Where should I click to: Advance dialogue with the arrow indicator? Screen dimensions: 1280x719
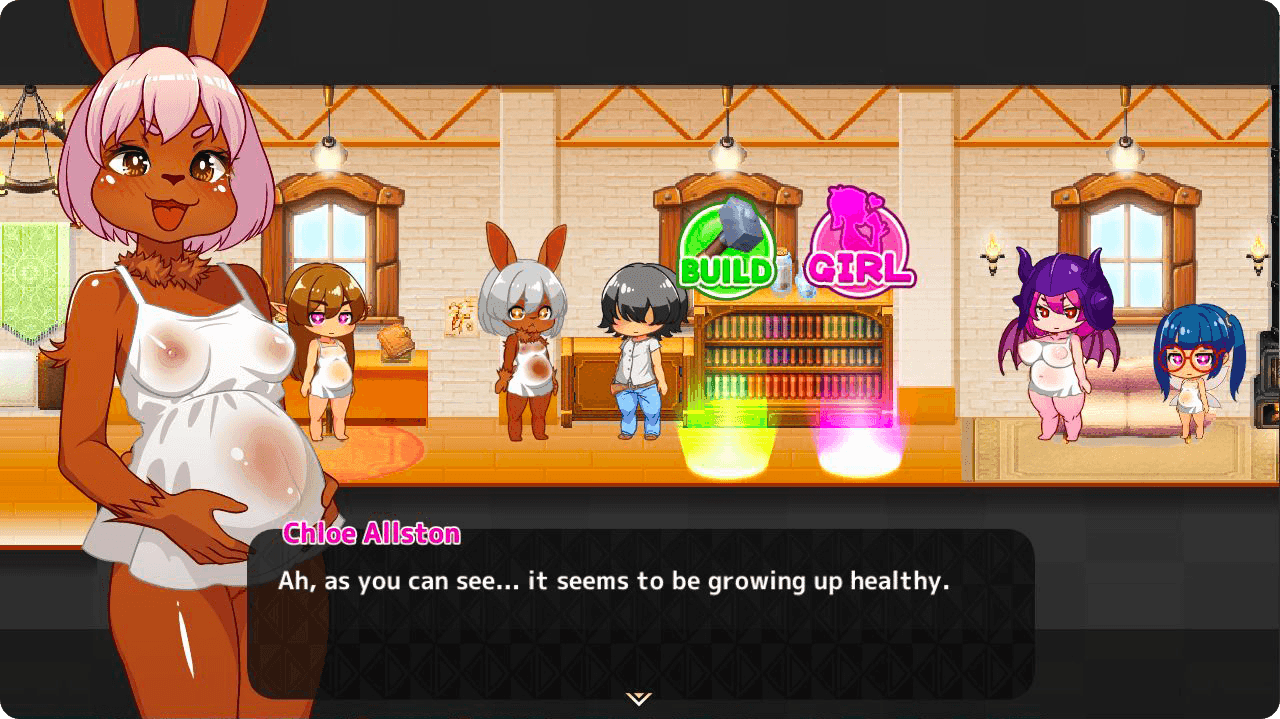pos(639,698)
